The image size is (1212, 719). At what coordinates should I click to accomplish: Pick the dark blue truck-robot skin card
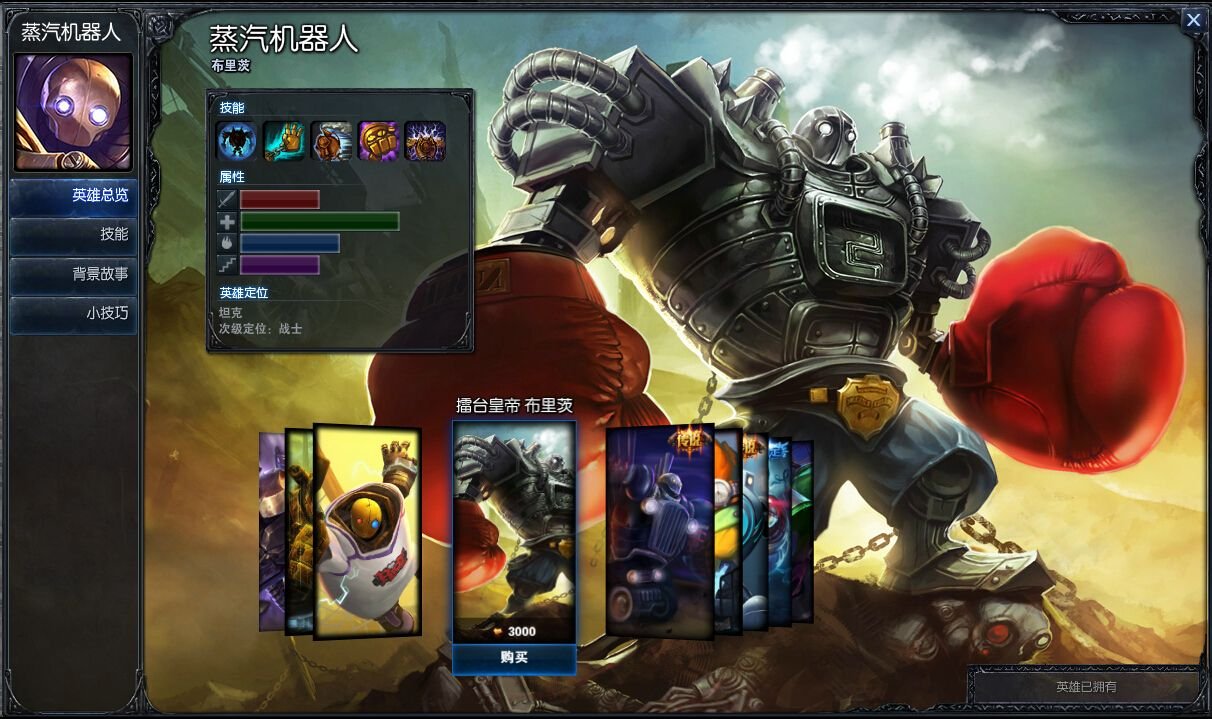pyautogui.click(x=658, y=530)
